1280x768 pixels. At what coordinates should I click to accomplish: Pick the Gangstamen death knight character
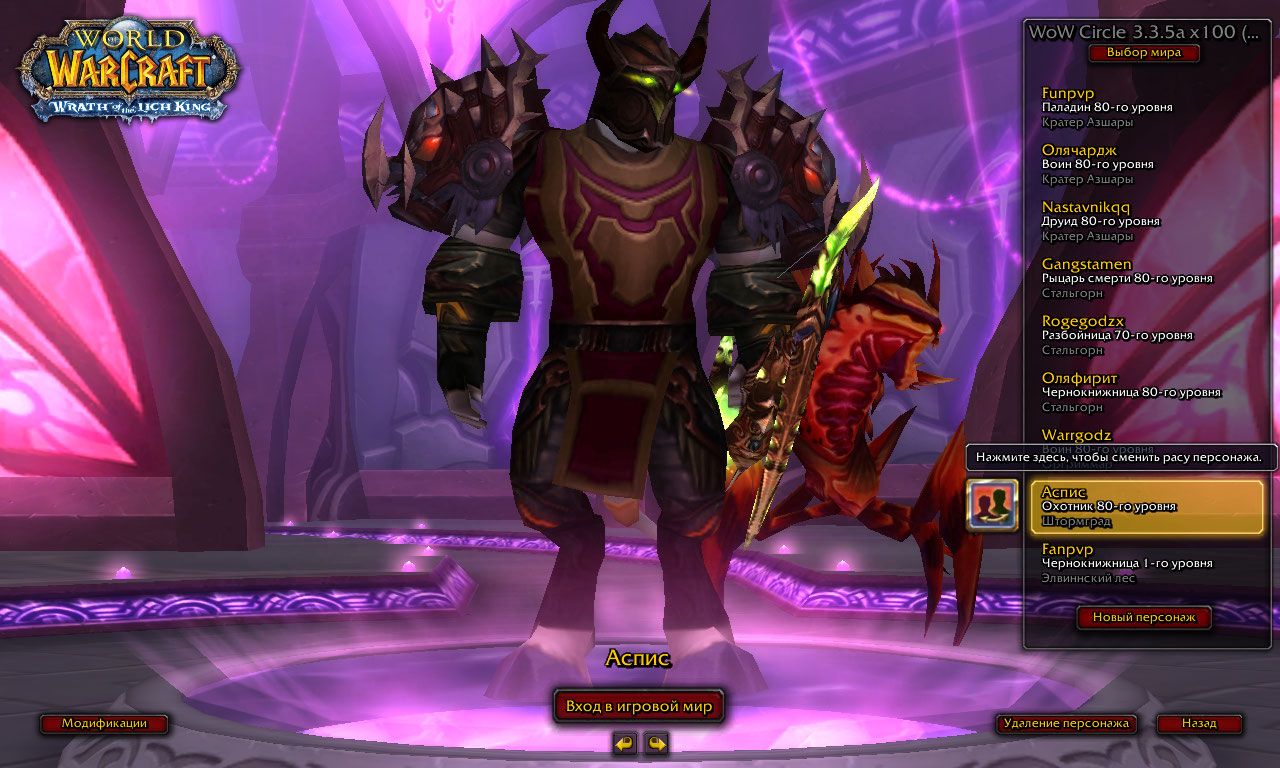pos(1140,278)
